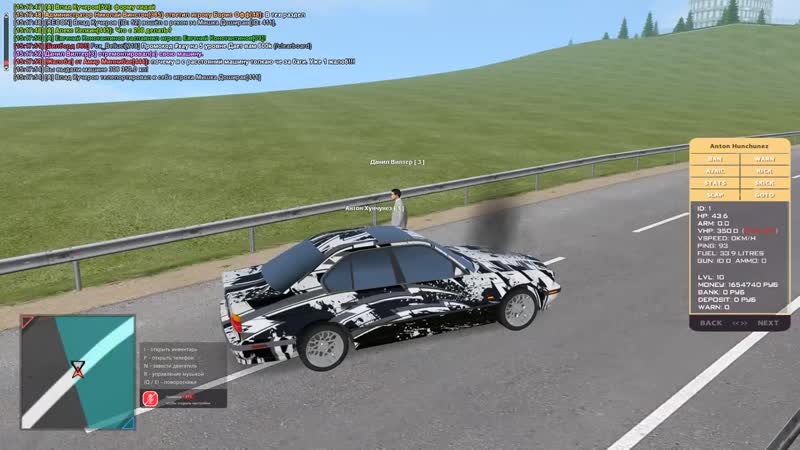Viewport: 800px width, 450px height.
Task: Click the BAN button in admin panel
Action: pyautogui.click(x=715, y=159)
